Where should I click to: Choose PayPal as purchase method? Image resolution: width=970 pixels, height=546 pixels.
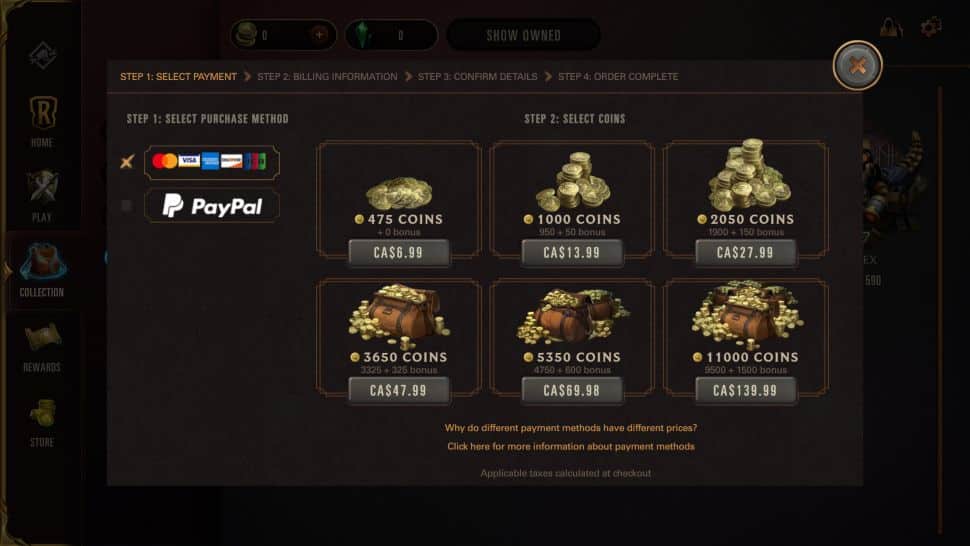pos(211,206)
